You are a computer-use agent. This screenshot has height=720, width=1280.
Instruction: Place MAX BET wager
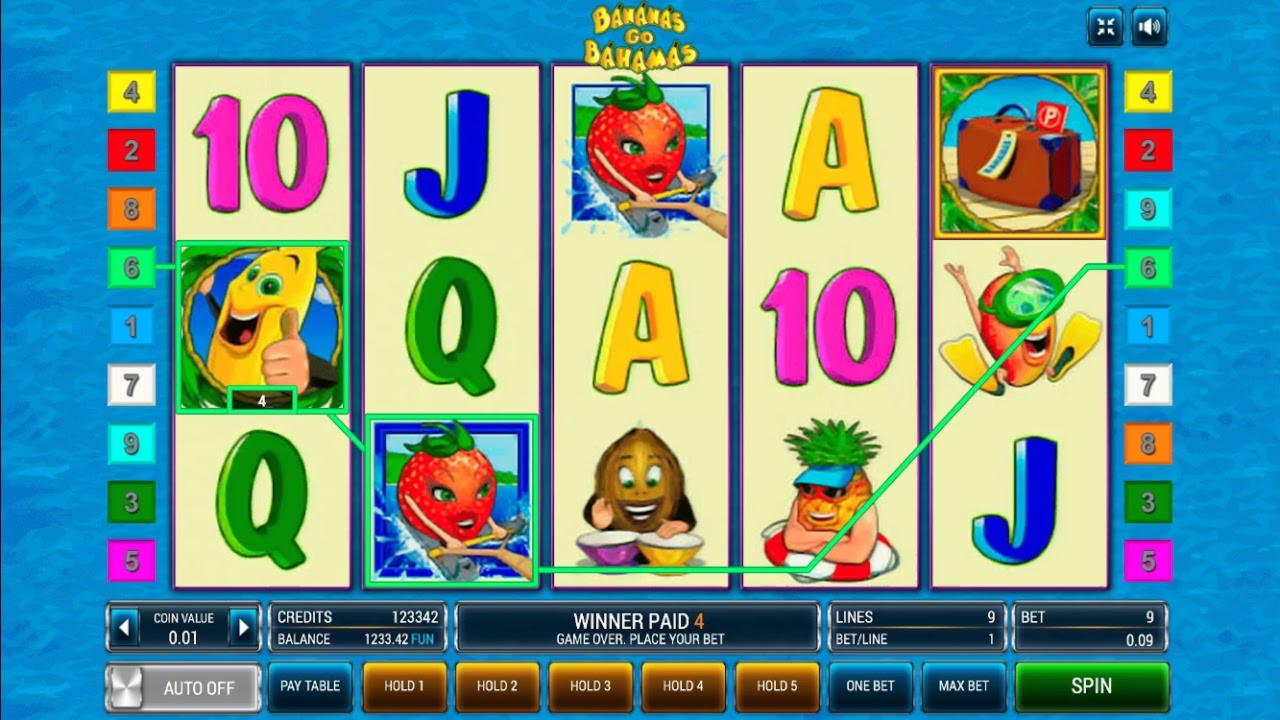[x=962, y=687]
